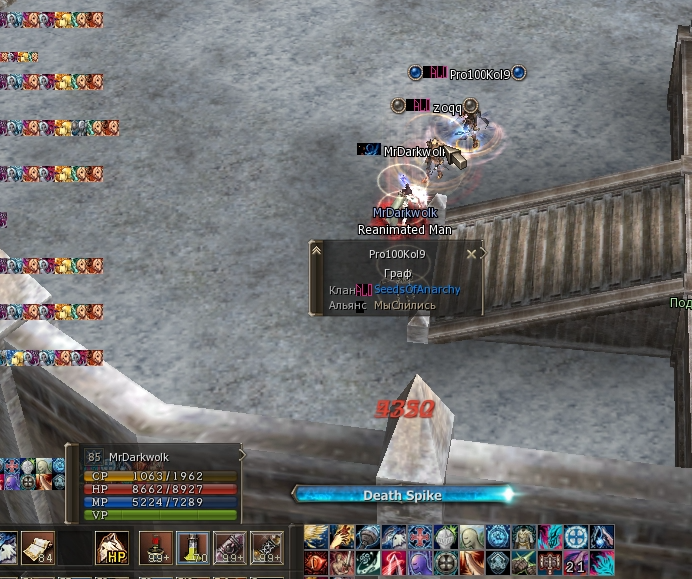
Task: Click the skill icon showing cooldown 21
Action: (x=575, y=562)
